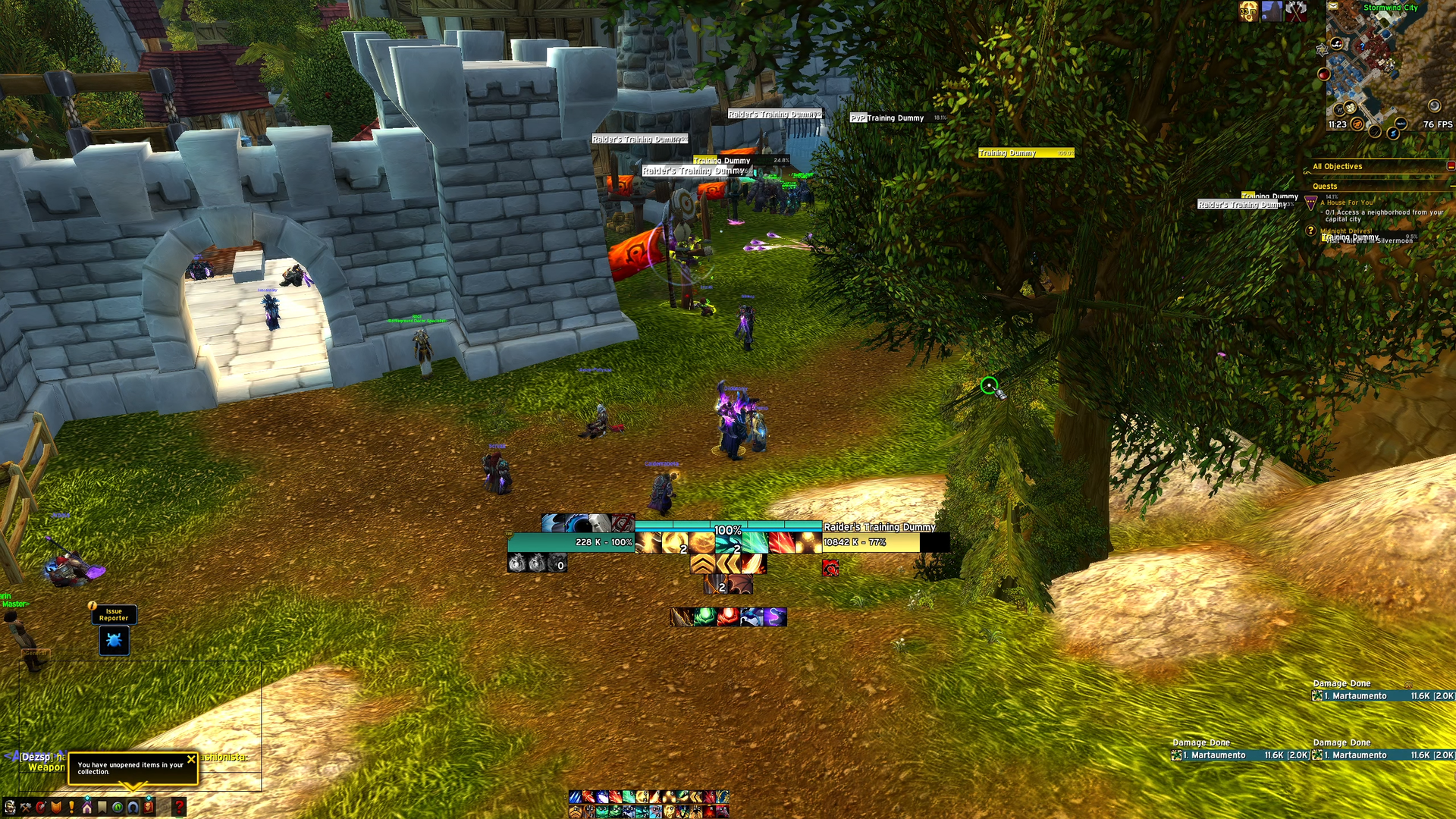Open the mail envelope icon on minimap

coord(1332,6)
